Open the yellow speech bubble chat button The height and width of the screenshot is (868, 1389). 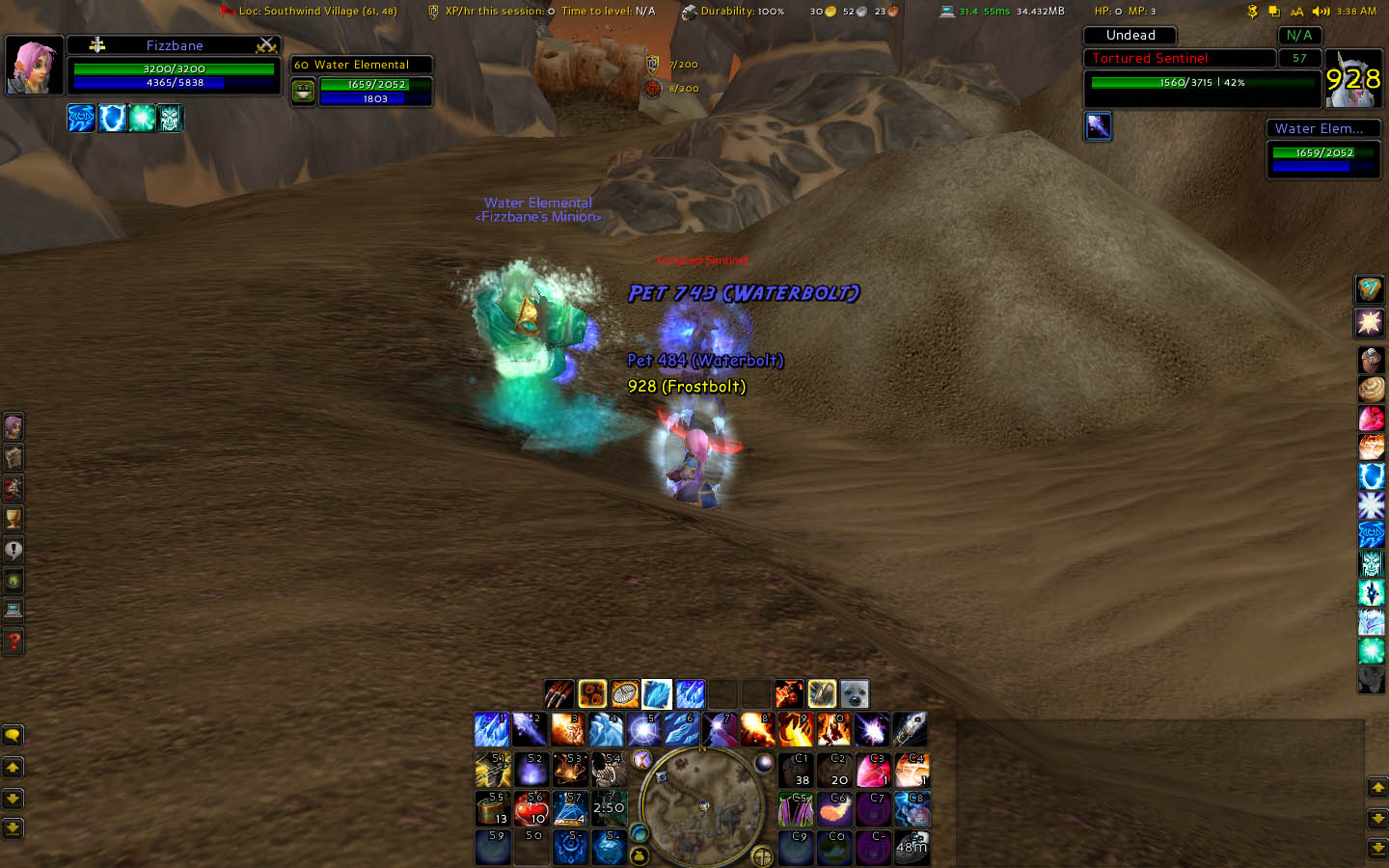pyautogui.click(x=13, y=736)
